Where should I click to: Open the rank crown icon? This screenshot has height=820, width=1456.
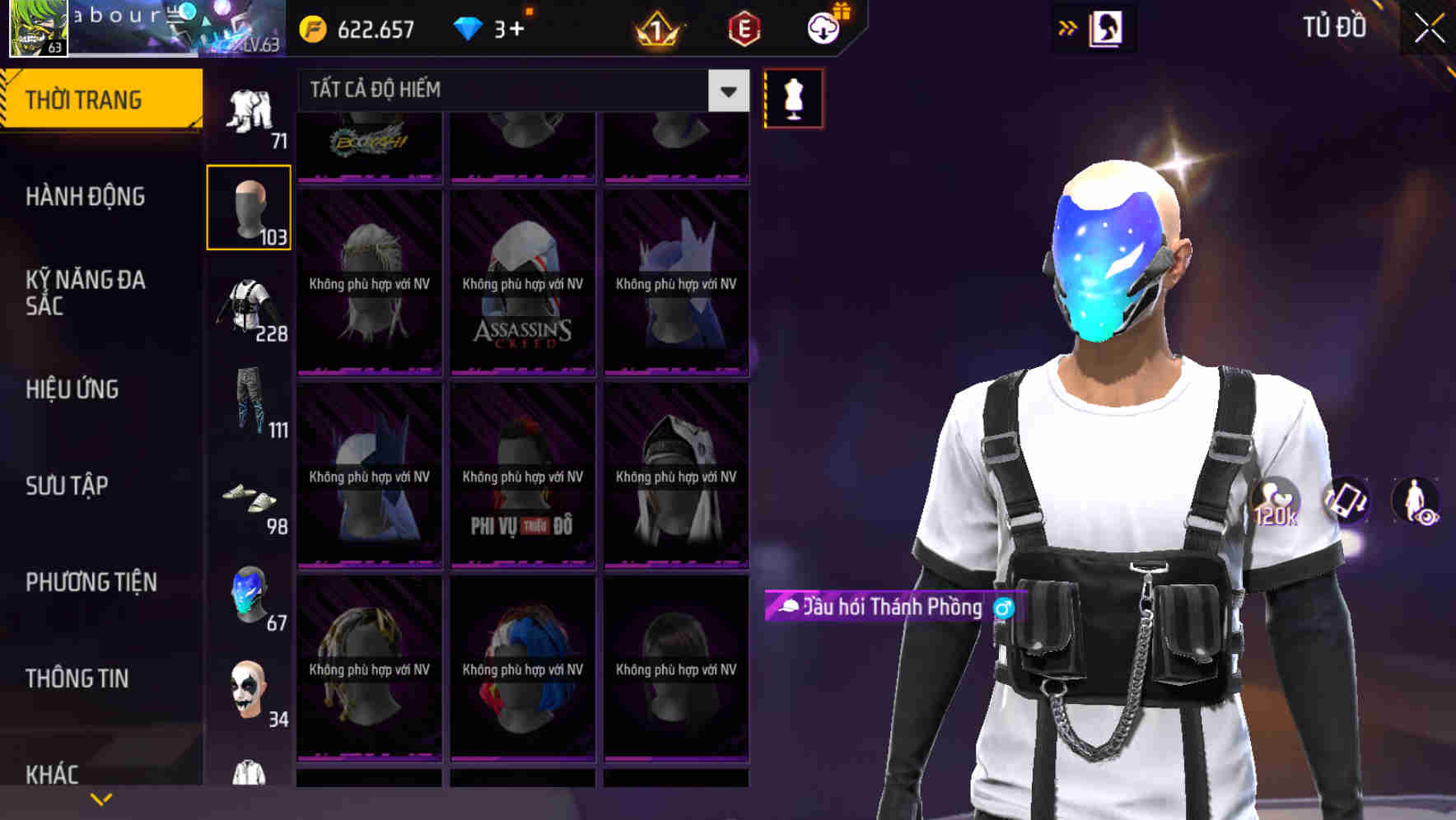pos(656,27)
